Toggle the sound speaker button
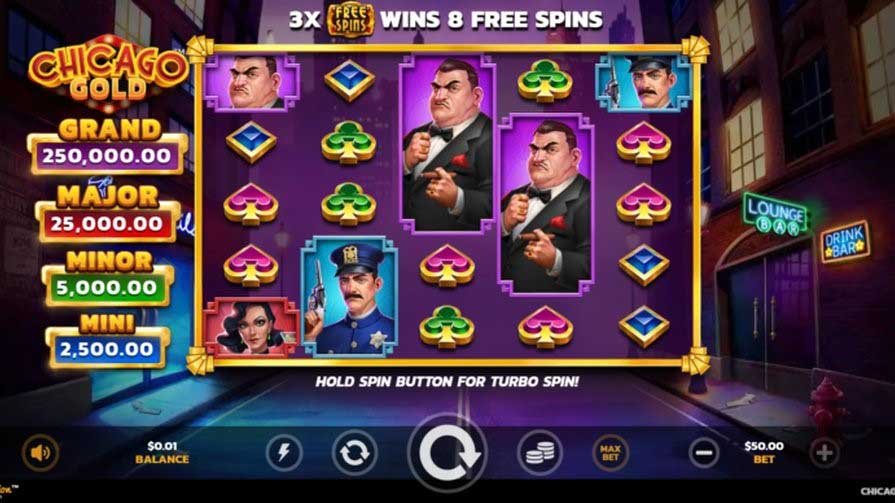895x503 pixels. click(40, 453)
